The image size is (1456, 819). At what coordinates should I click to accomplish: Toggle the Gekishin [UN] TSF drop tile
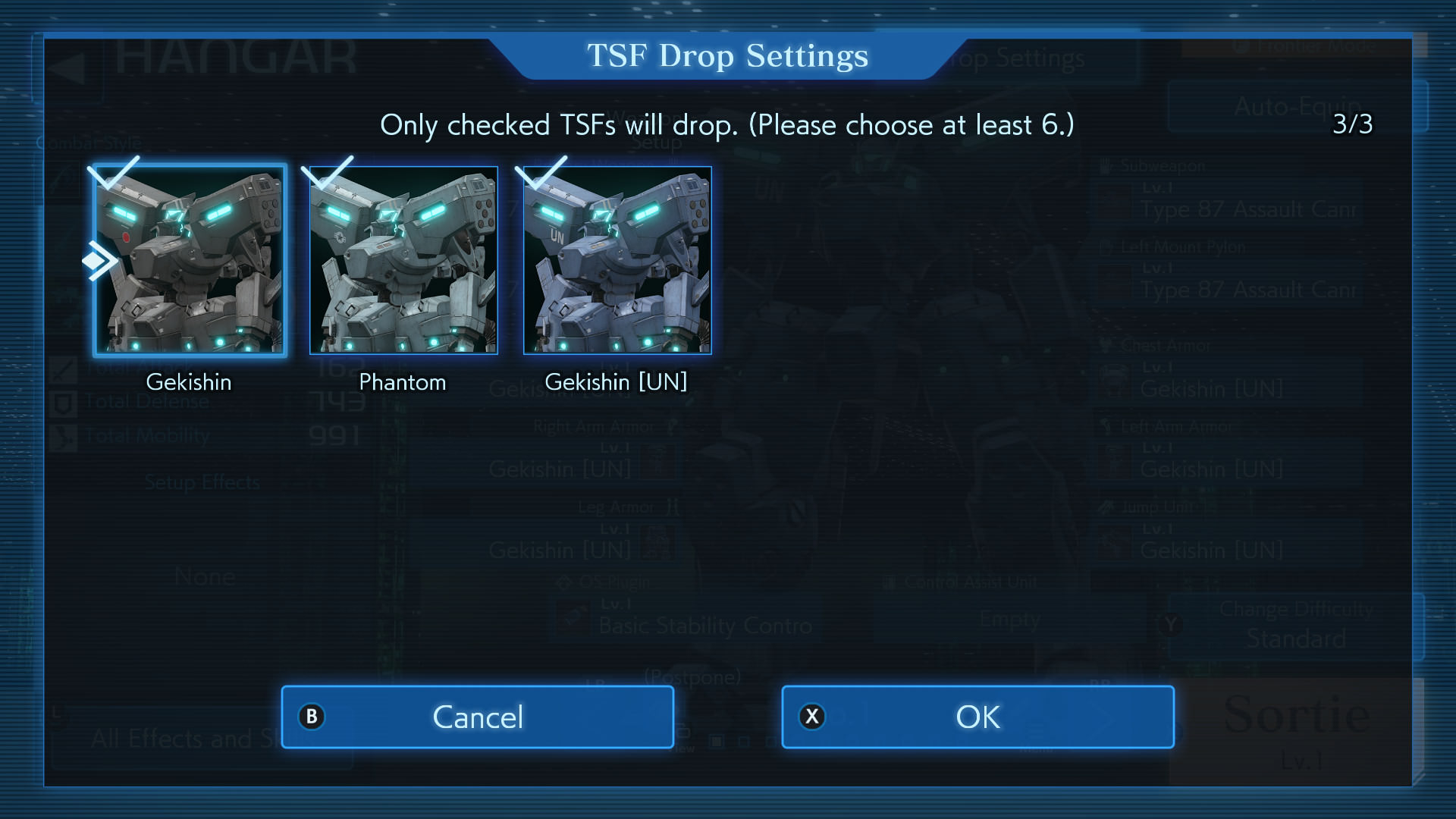click(617, 260)
